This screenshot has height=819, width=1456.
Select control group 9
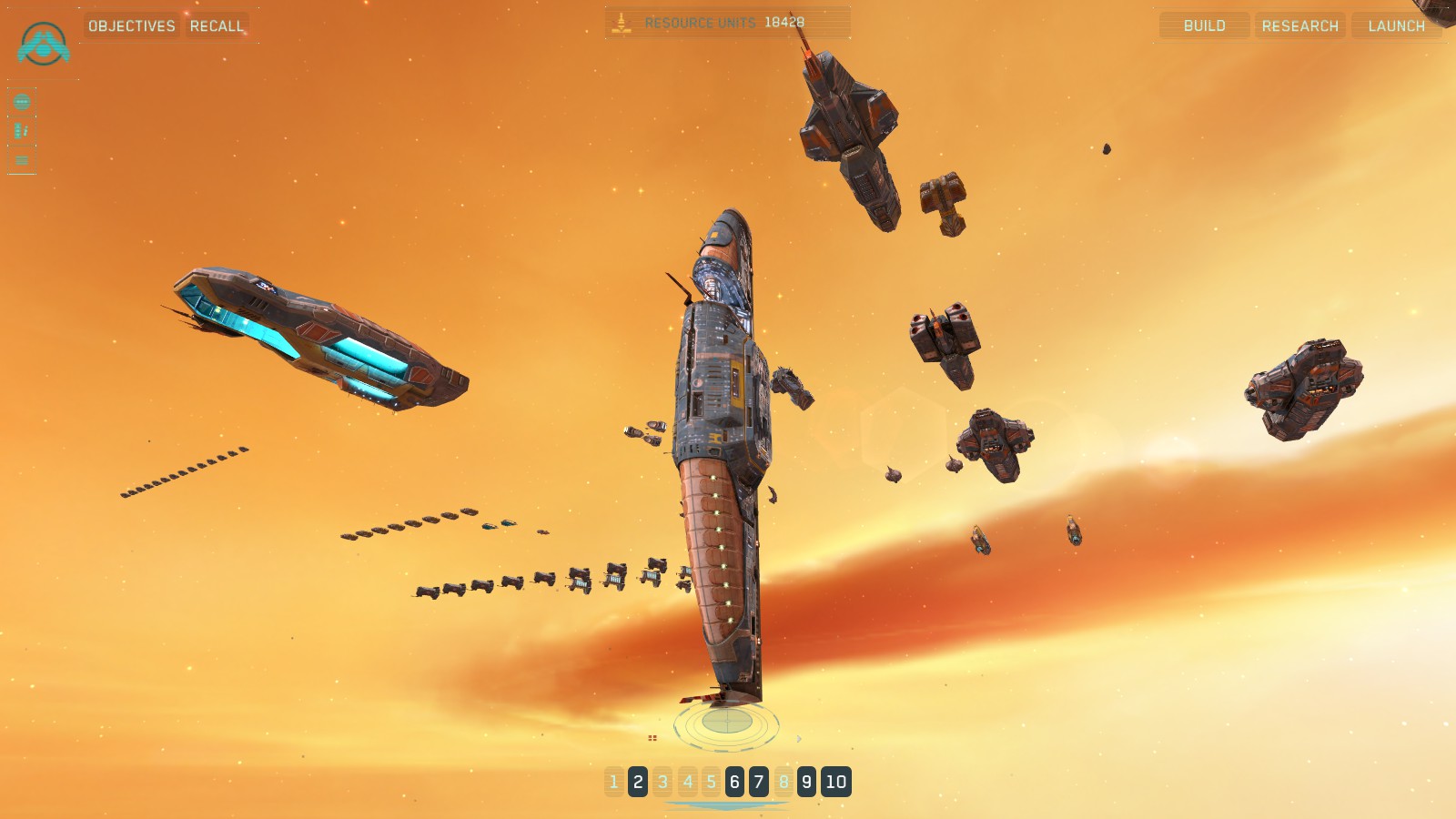coord(806,782)
